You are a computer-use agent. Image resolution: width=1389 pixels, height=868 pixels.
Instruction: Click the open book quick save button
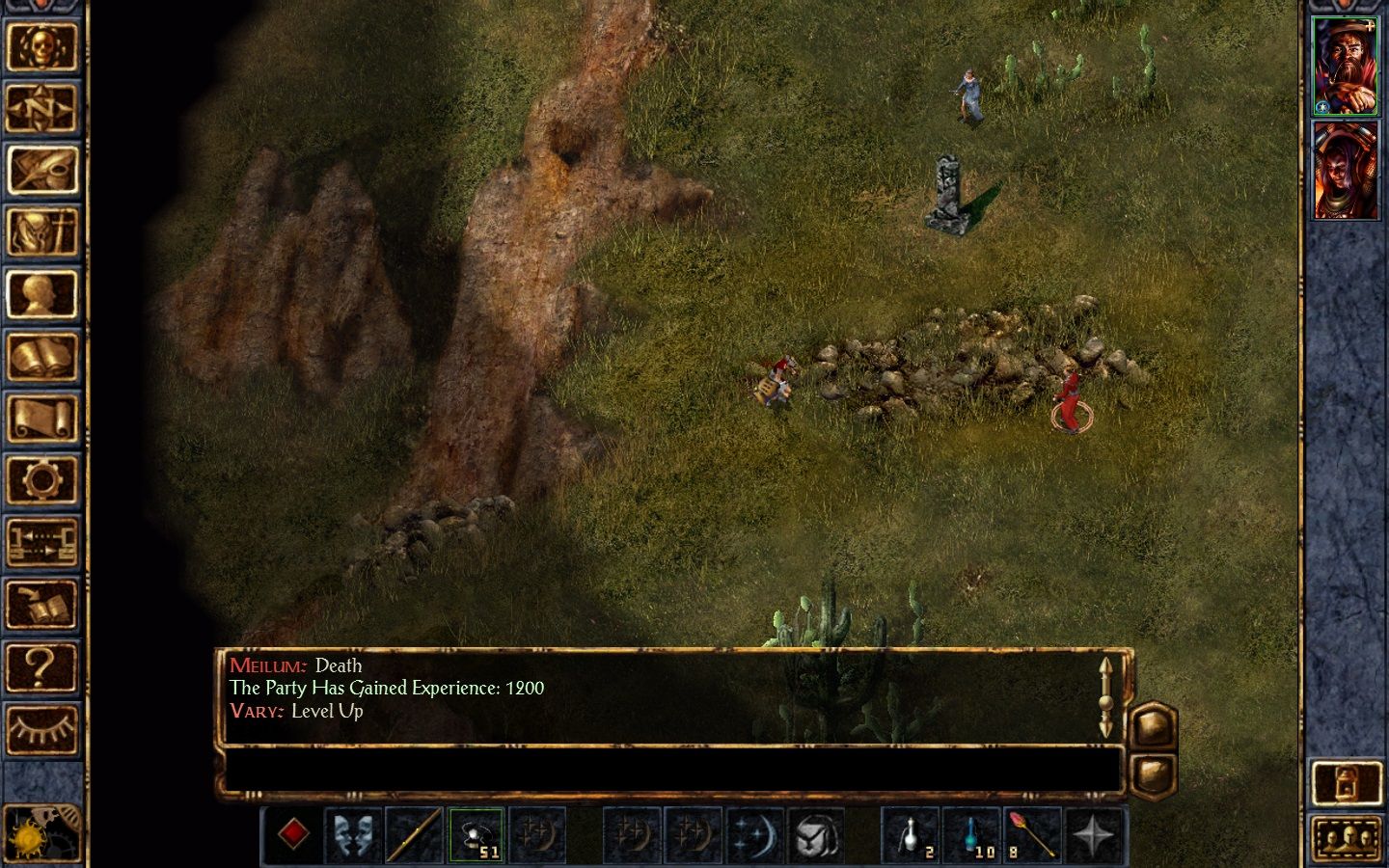tap(41, 605)
